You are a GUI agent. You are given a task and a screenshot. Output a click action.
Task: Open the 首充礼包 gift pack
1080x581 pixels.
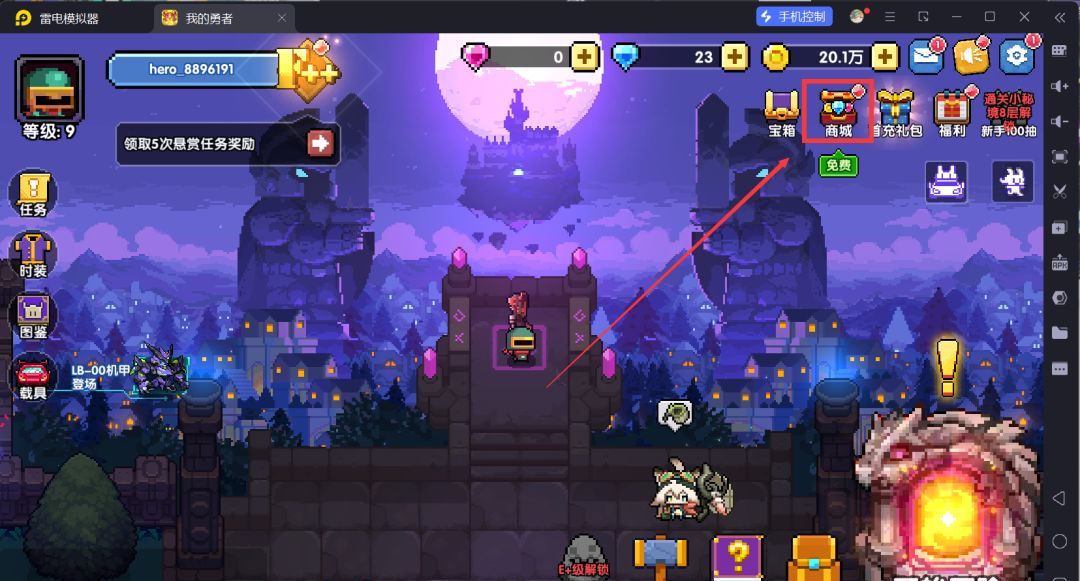pyautogui.click(x=895, y=108)
